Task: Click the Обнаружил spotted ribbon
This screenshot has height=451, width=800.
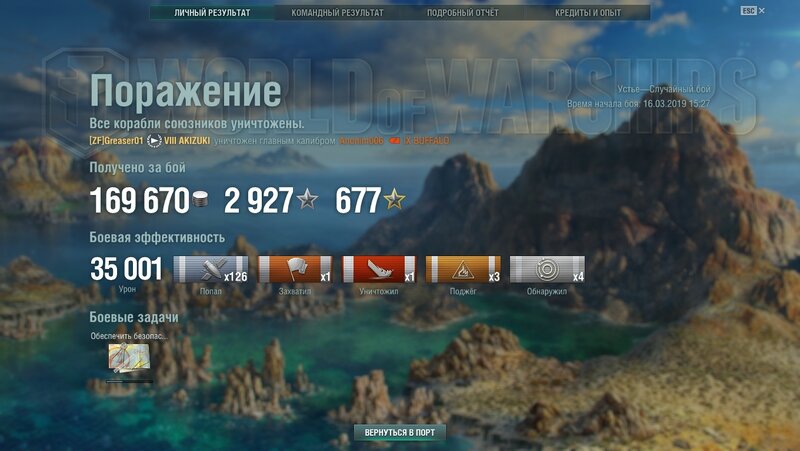Action: (x=547, y=270)
